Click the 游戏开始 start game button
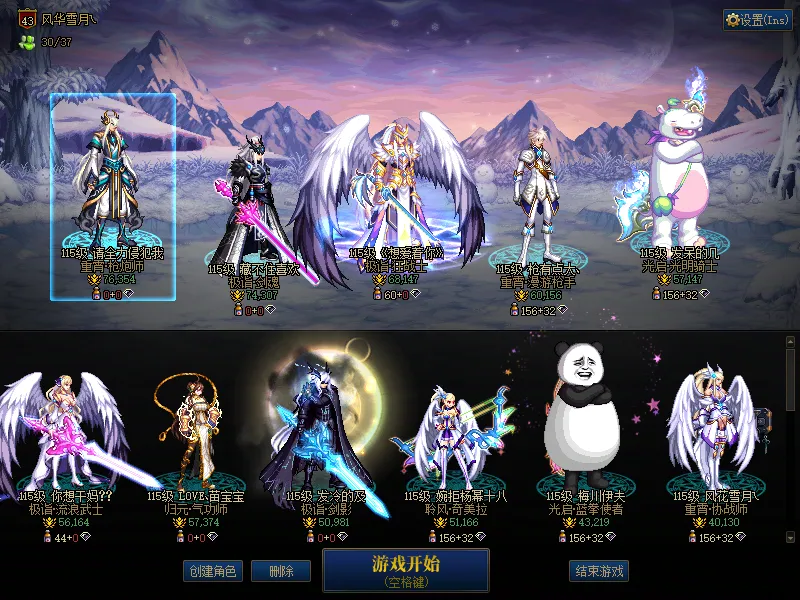The width and height of the screenshot is (800, 600). (x=405, y=569)
